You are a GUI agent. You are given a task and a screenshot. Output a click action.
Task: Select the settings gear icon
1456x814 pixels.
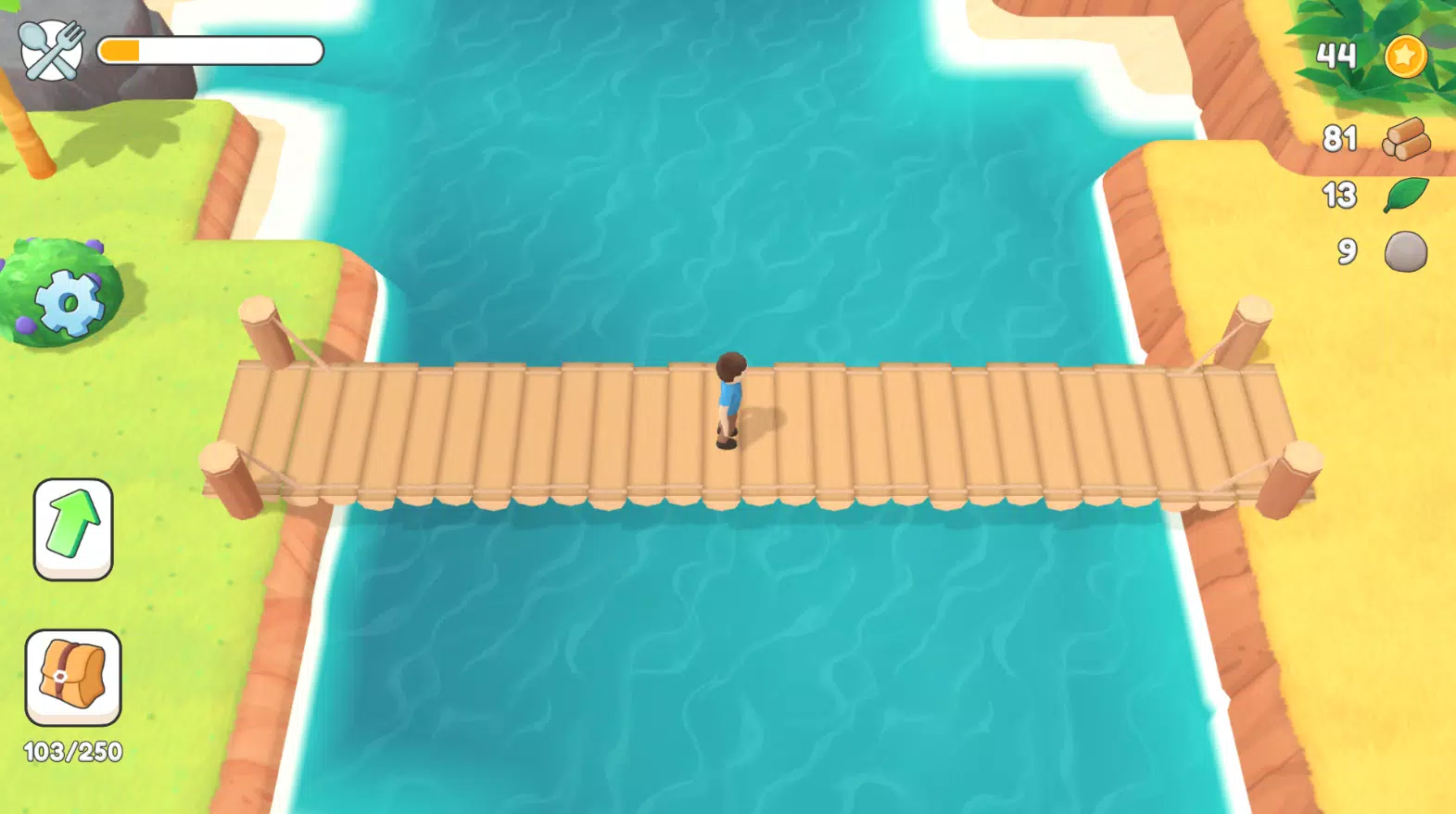[70, 301]
